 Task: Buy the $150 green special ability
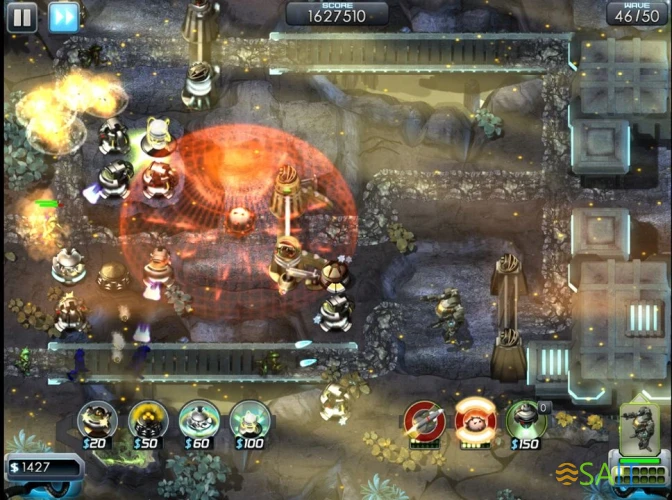pyautogui.click(x=525, y=421)
